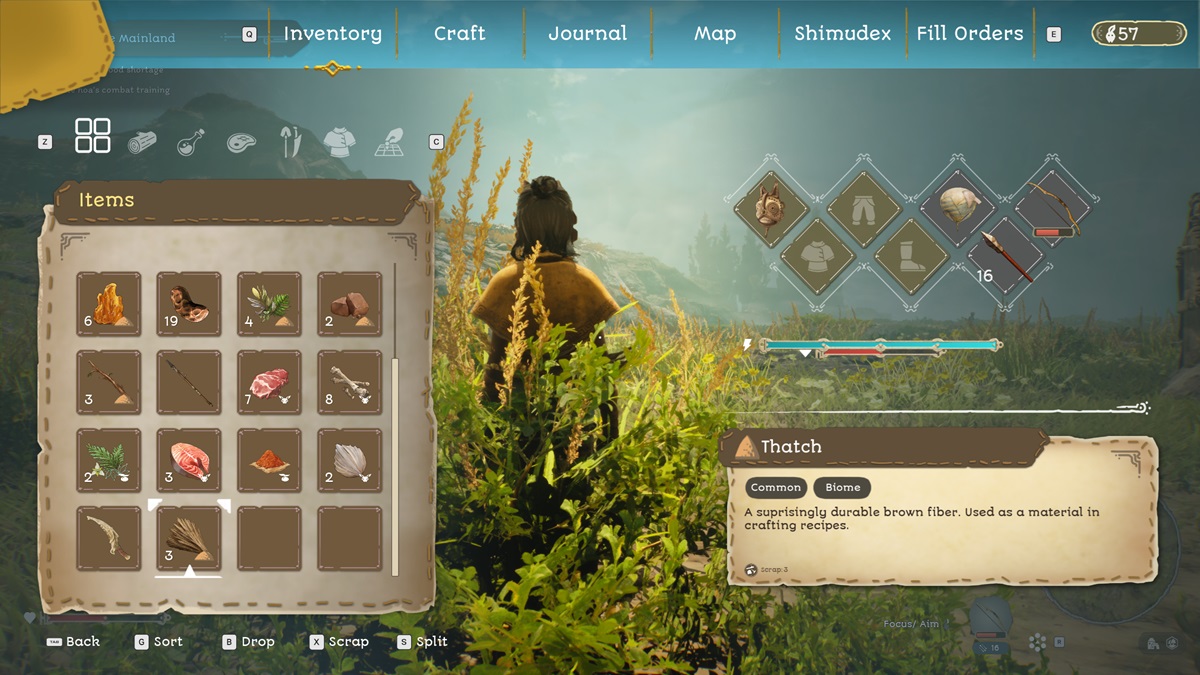Select the equipped animal mask slot
Screen dimensions: 1200x675
tap(769, 209)
